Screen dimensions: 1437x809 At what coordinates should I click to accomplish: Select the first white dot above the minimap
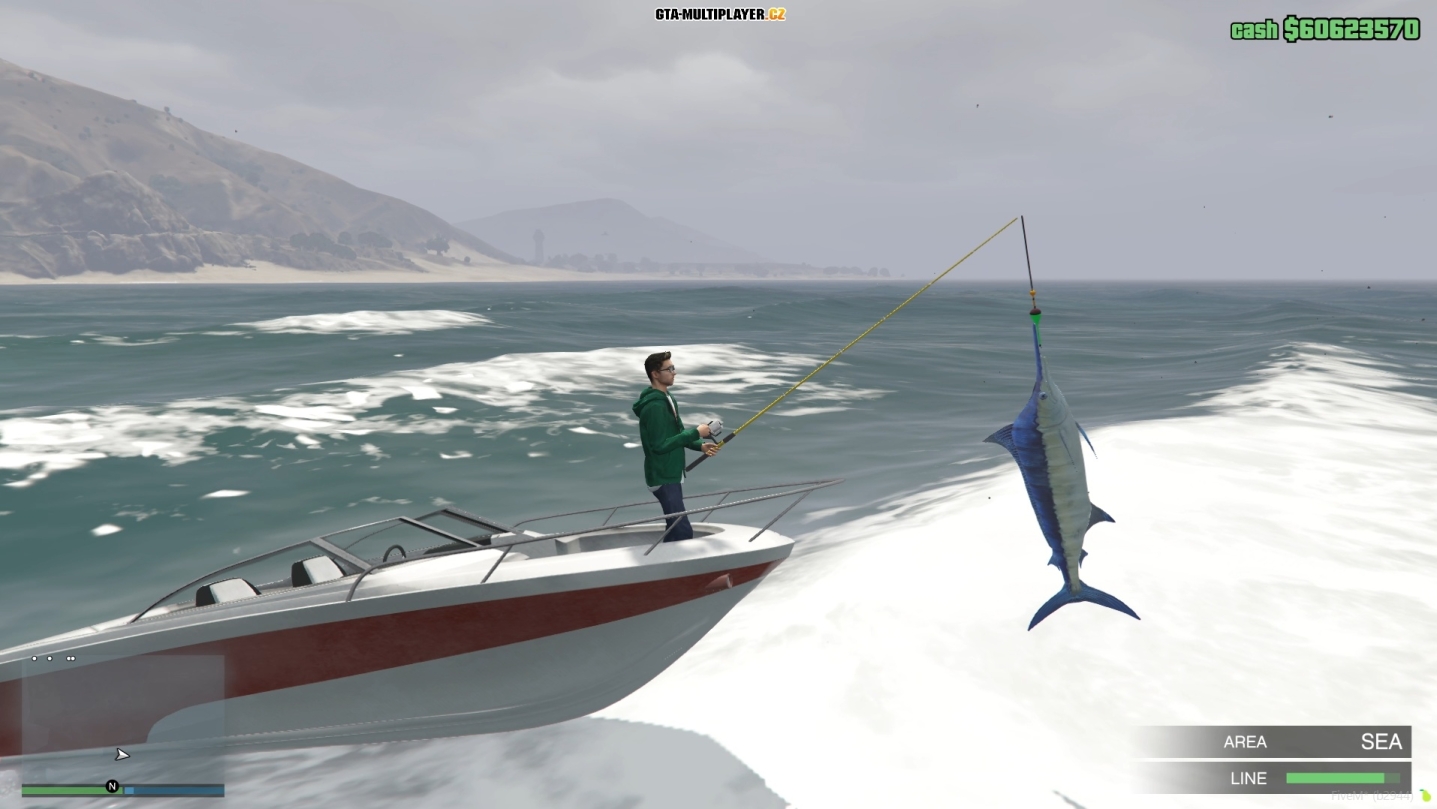click(33, 658)
